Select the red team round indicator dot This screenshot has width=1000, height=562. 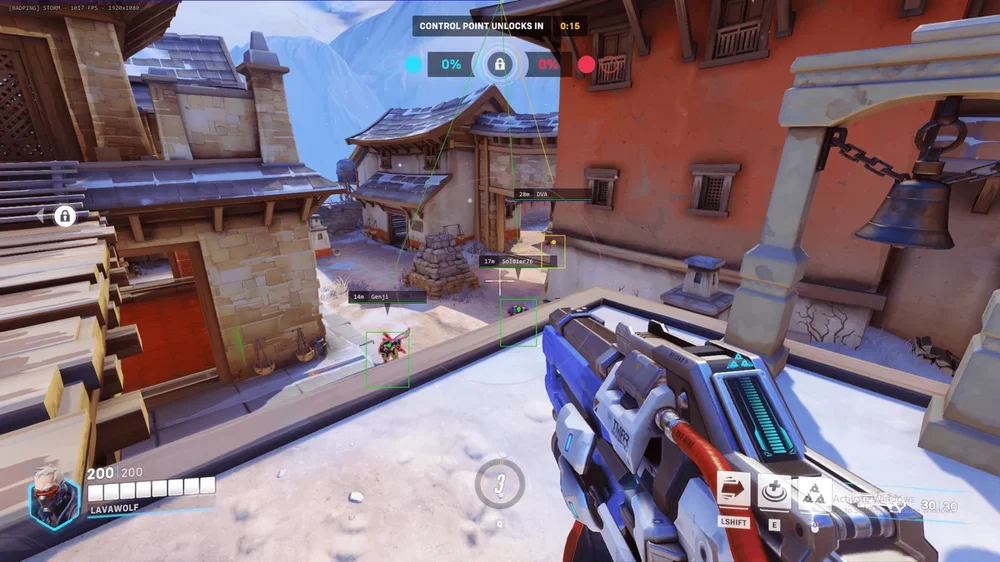(587, 65)
